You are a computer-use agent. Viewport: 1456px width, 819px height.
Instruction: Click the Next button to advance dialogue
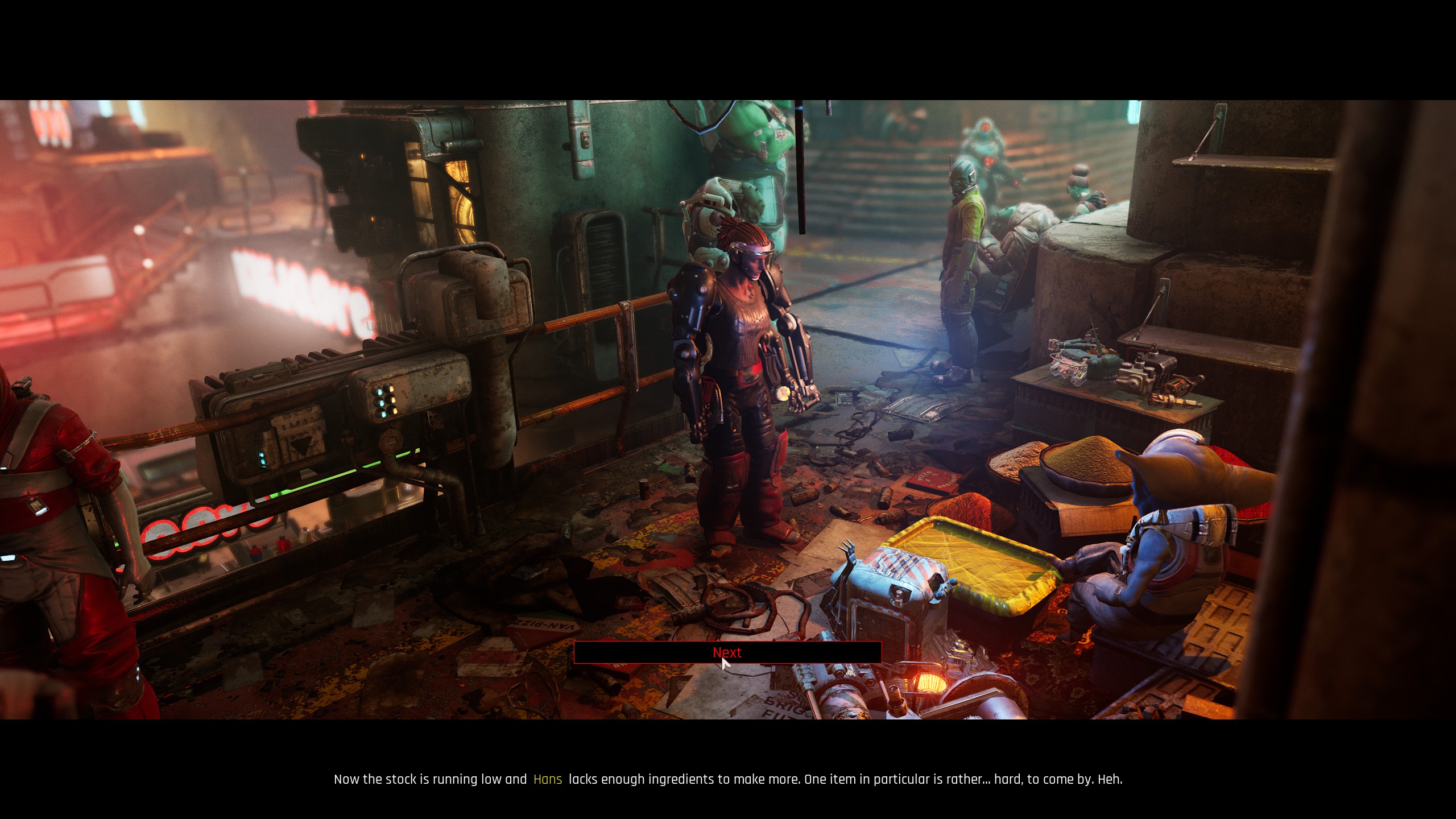click(x=727, y=653)
